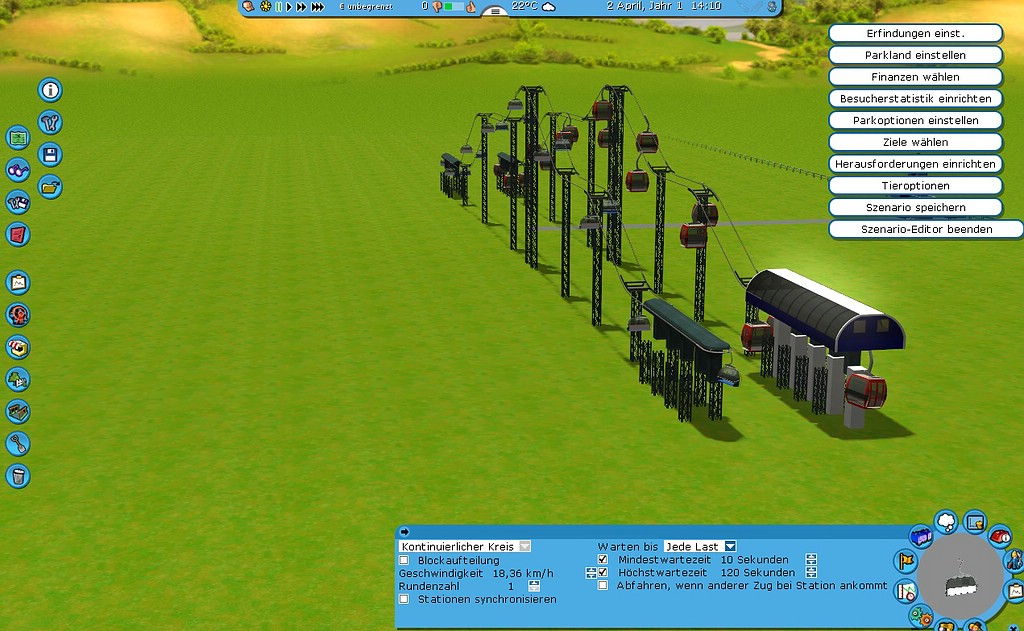Open the "Ziele wählen" menu entry
This screenshot has width=1024, height=631.
[x=915, y=142]
